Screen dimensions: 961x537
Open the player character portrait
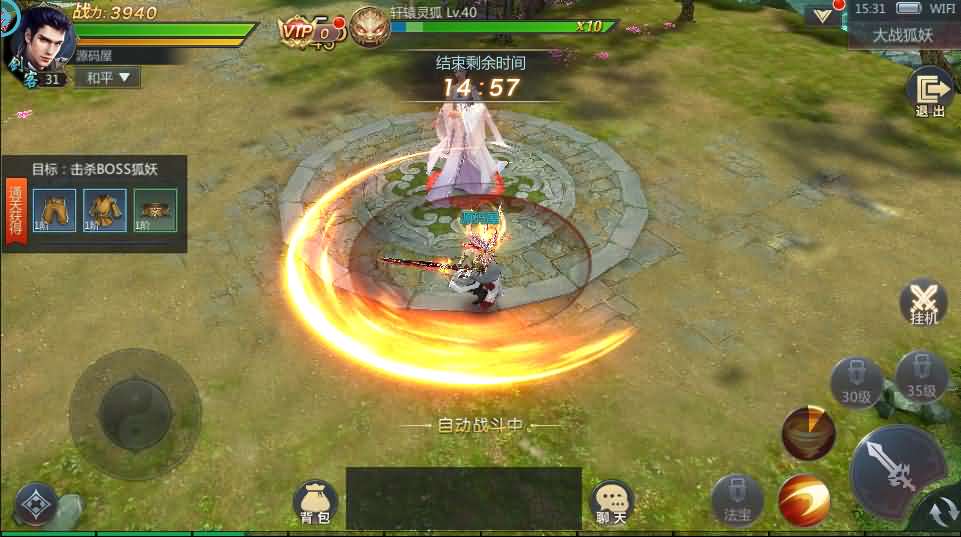pyautogui.click(x=43, y=38)
